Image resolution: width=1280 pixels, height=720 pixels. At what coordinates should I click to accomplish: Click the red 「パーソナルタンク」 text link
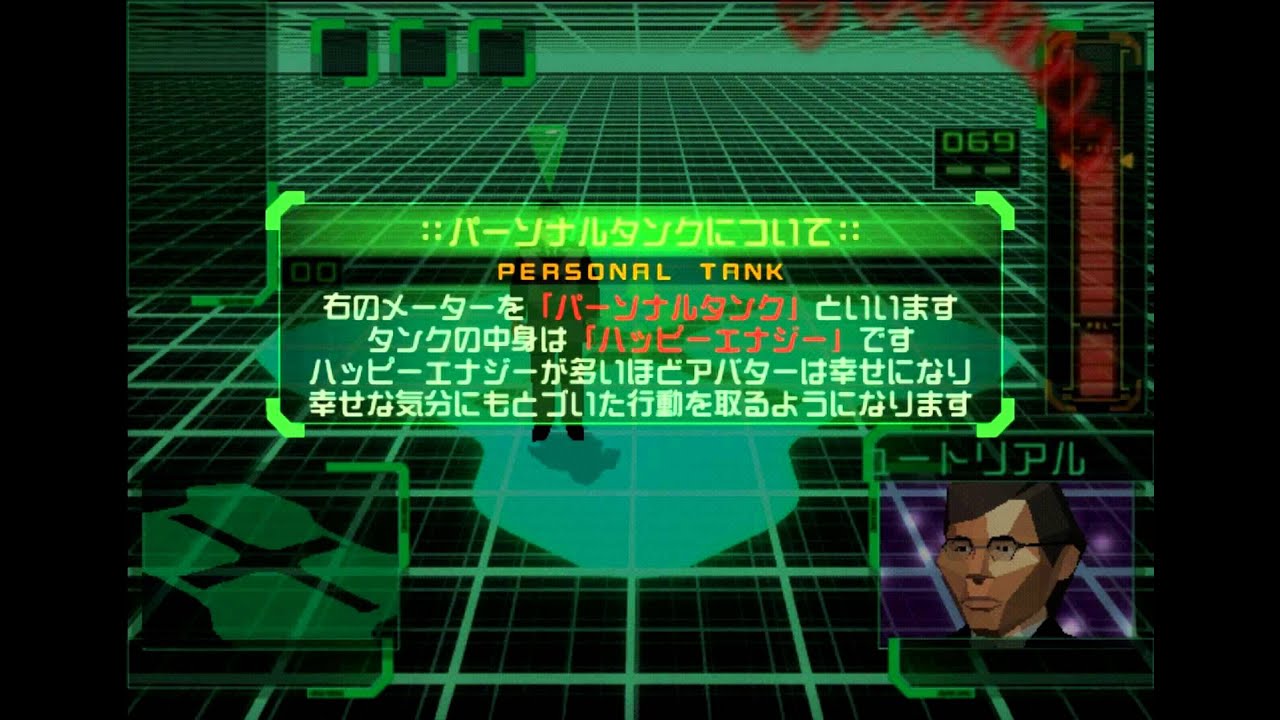672,307
